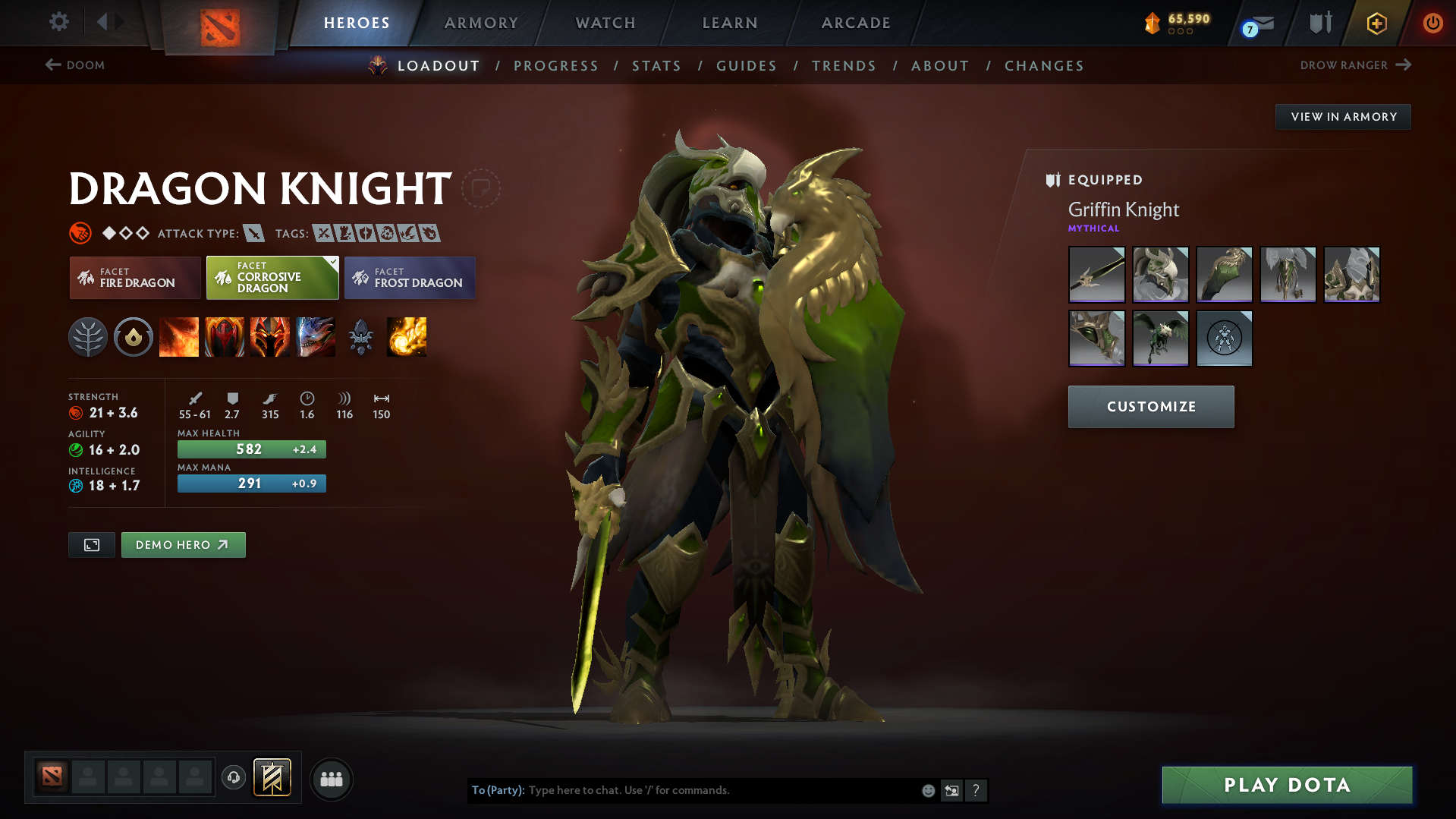Viewport: 1456px width, 819px height.
Task: Select the Breathe Fire ability icon
Action: tap(179, 337)
